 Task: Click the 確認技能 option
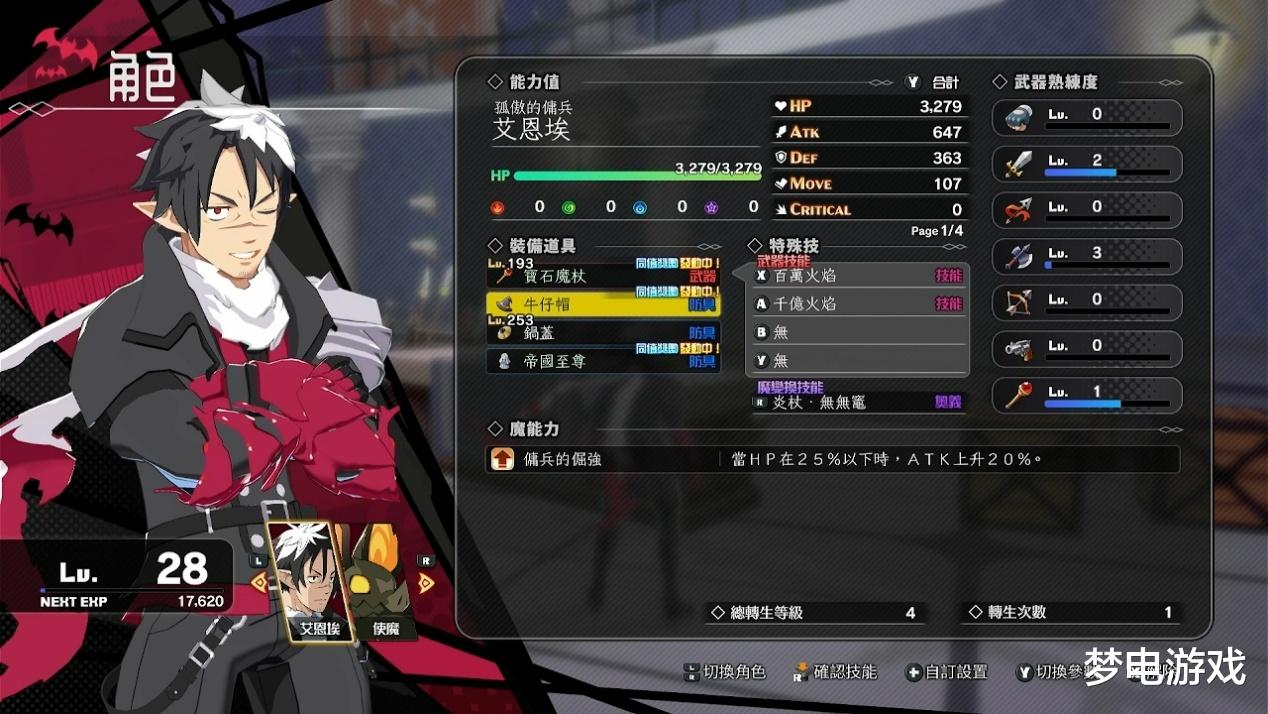835,672
